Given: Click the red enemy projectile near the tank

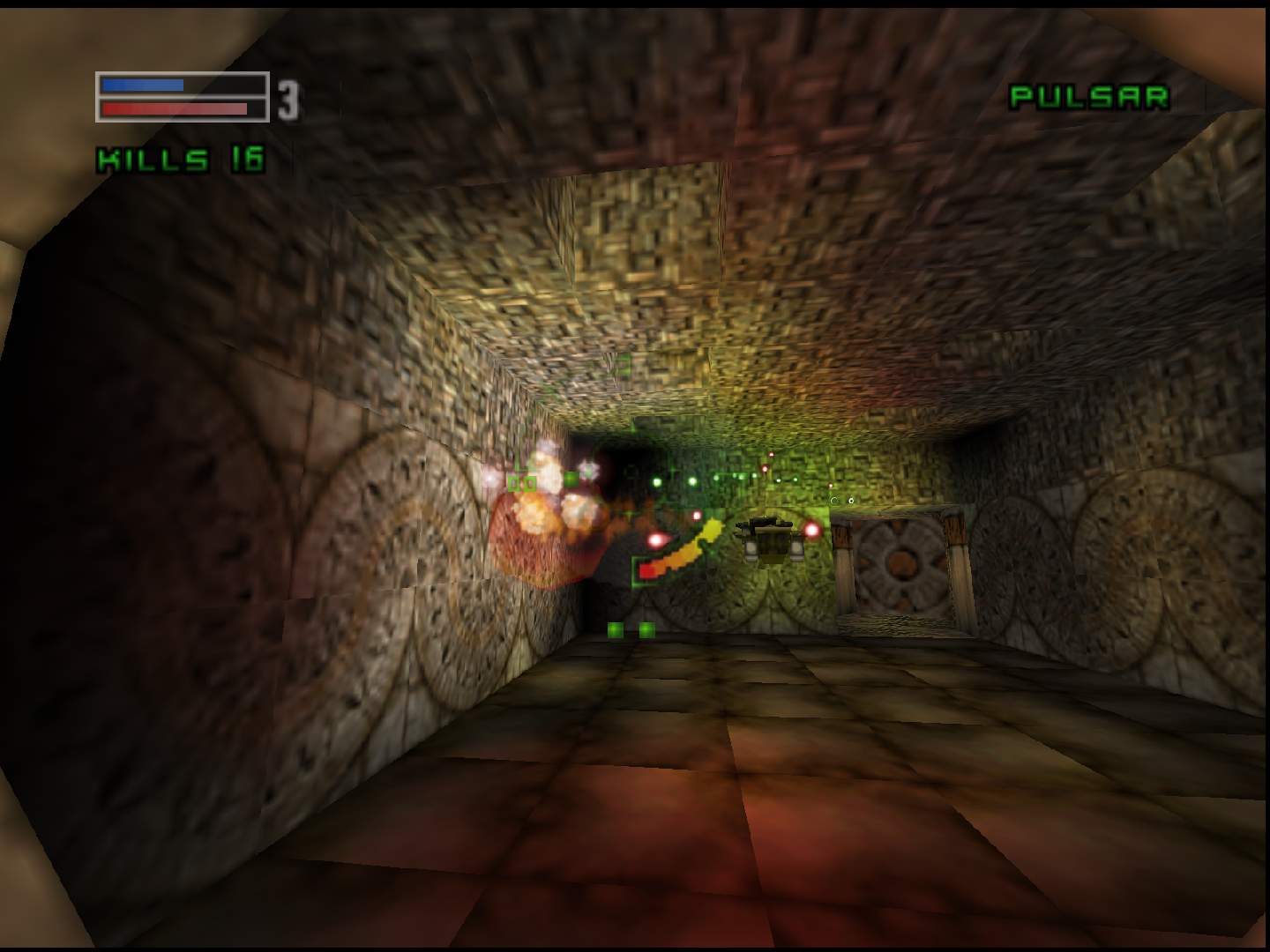Looking at the screenshot, I should 811,530.
